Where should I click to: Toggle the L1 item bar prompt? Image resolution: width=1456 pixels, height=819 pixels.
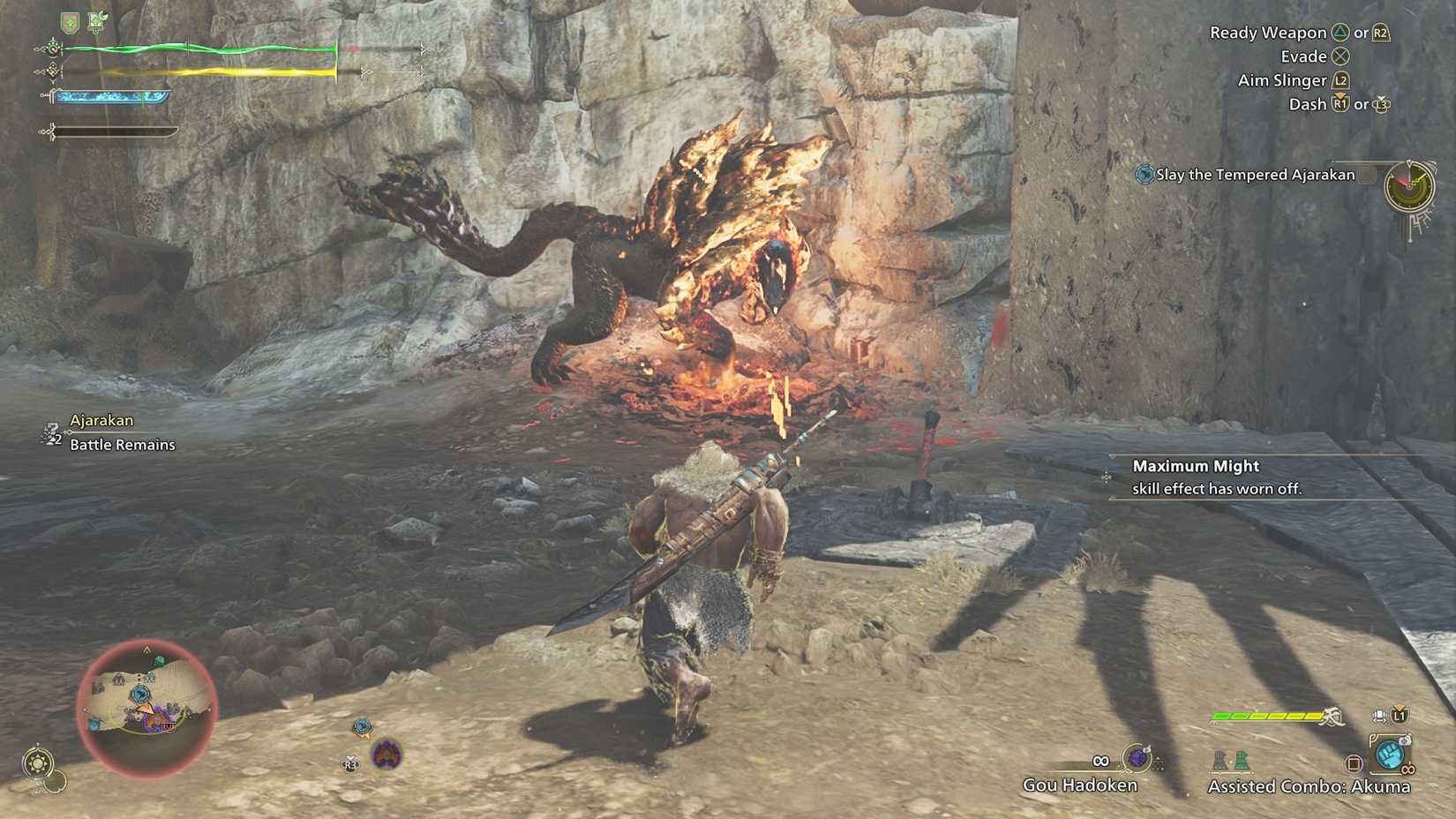(1399, 716)
